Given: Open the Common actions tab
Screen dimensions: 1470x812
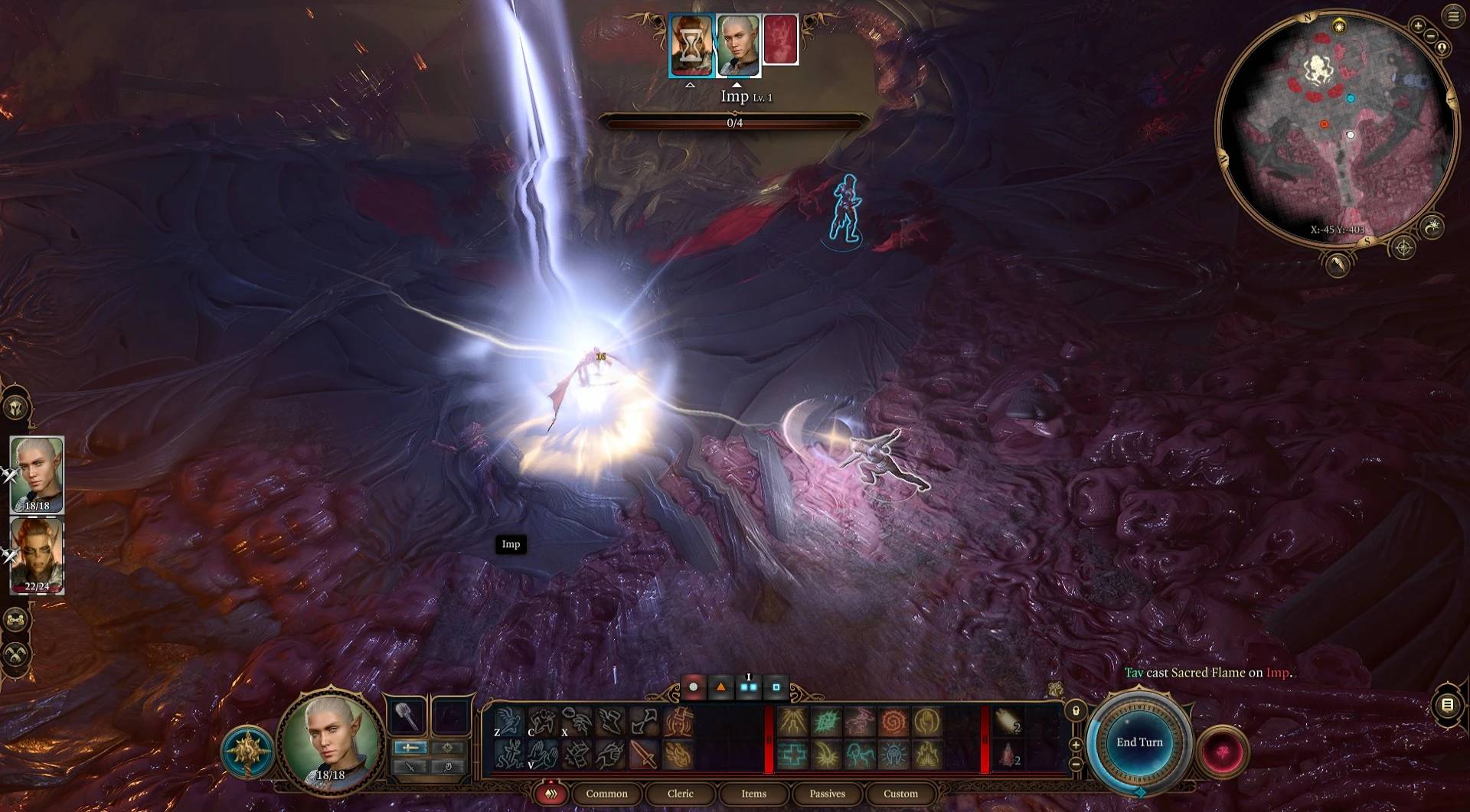Looking at the screenshot, I should [x=606, y=794].
